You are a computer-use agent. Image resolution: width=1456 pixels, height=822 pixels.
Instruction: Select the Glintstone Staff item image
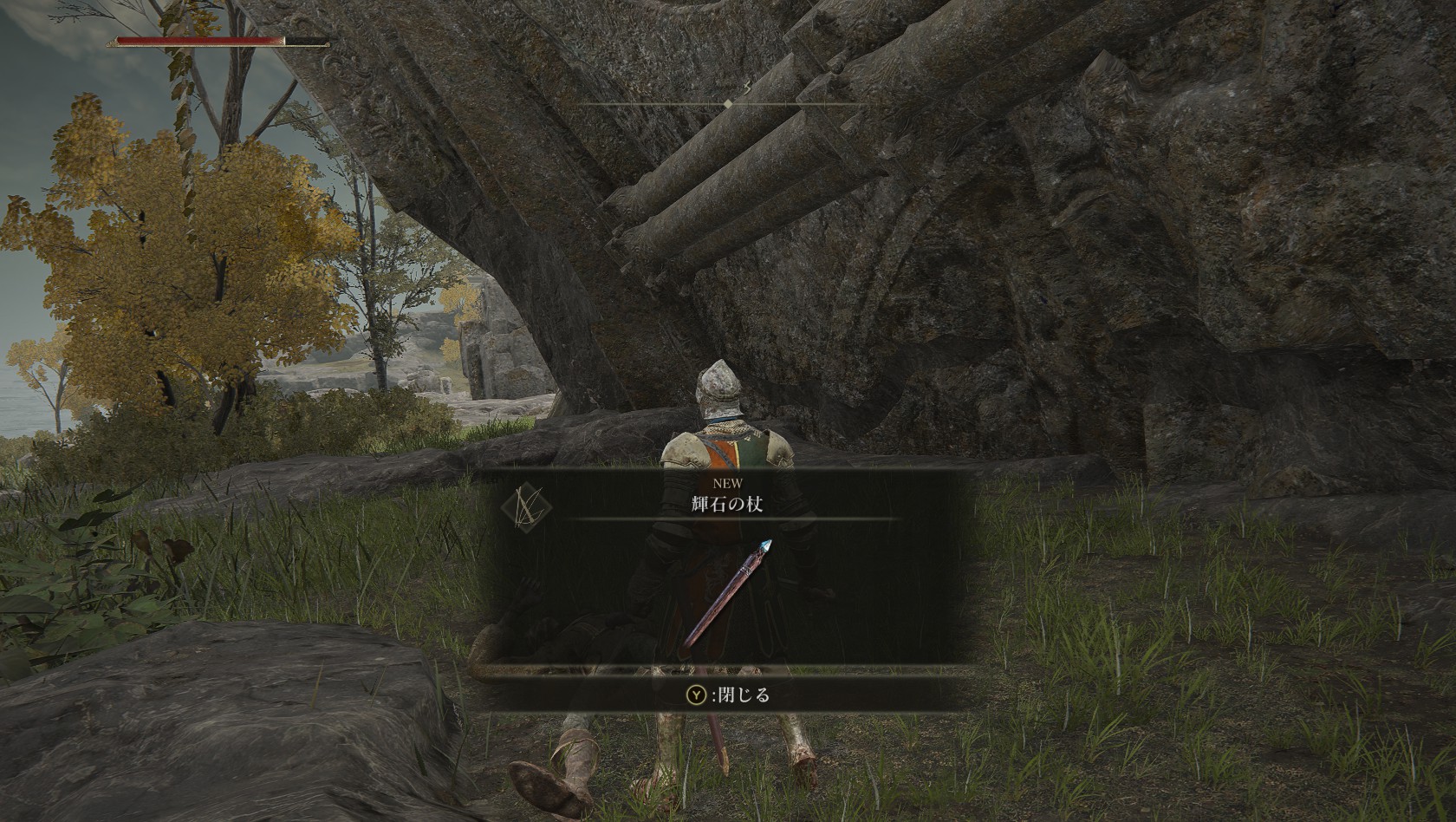click(x=725, y=595)
